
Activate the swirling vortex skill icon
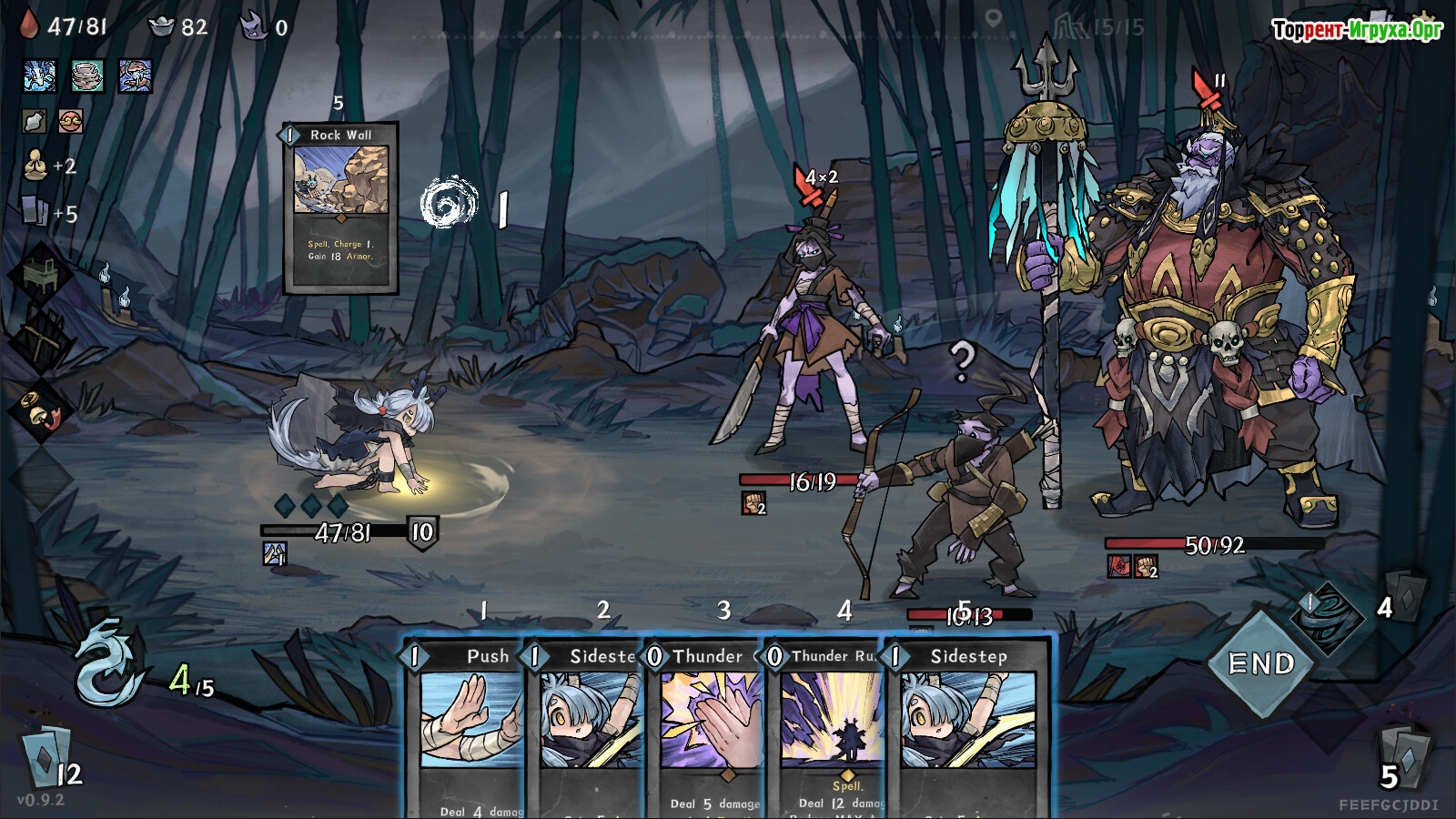[450, 203]
